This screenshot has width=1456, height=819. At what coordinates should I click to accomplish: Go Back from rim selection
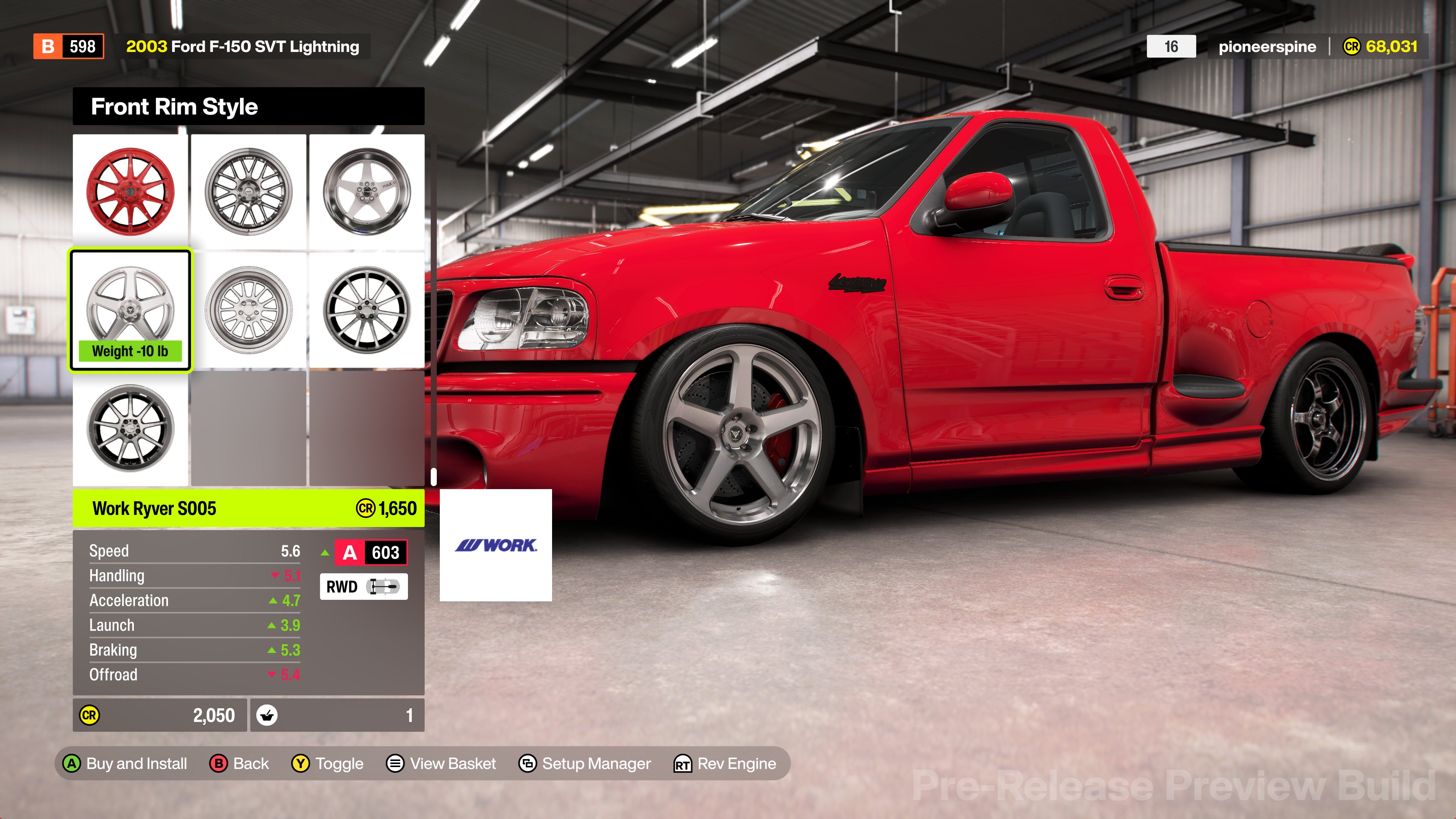(239, 764)
